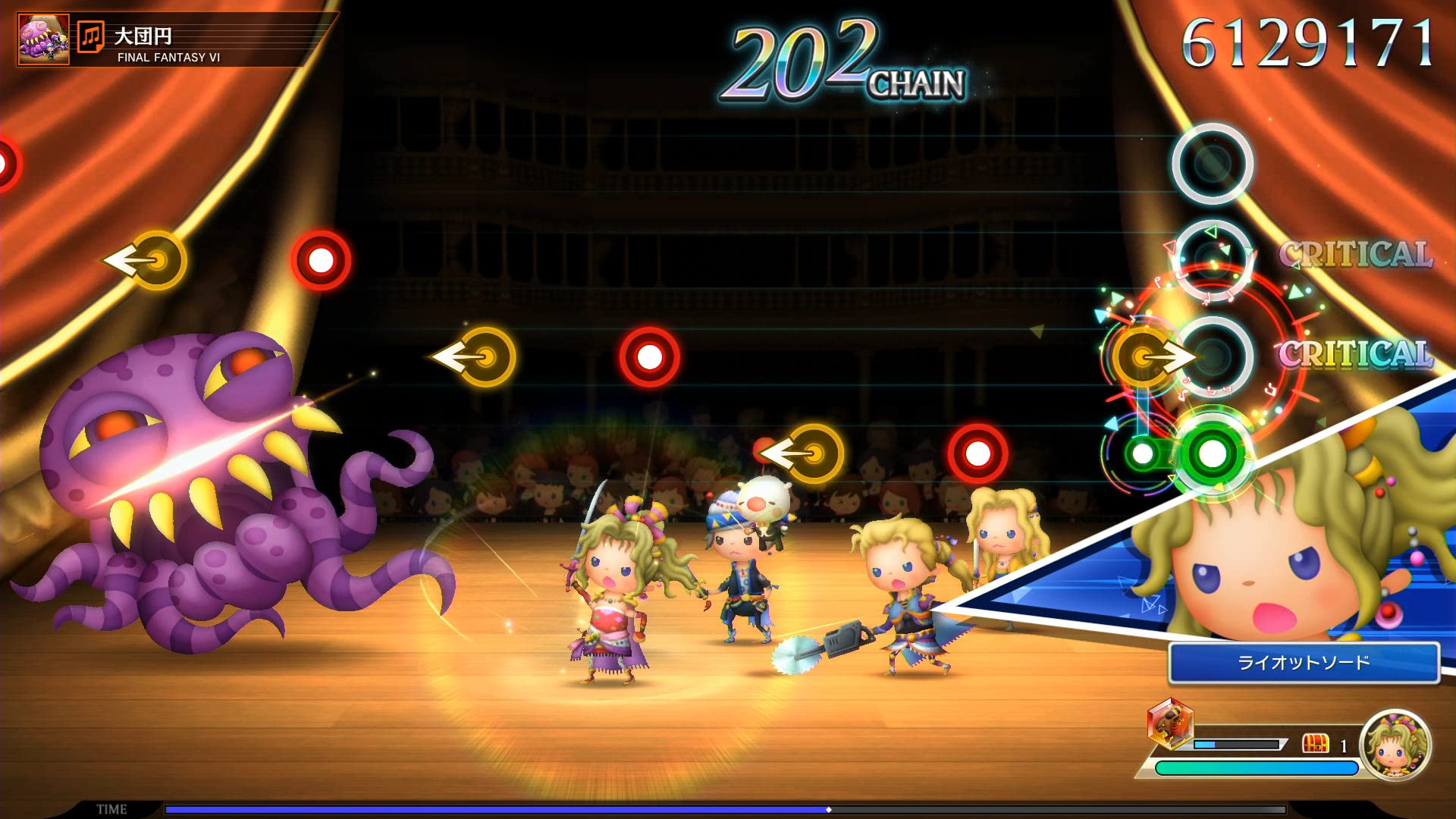Select the party leader round portrait
The image size is (1456, 819).
(x=1395, y=745)
